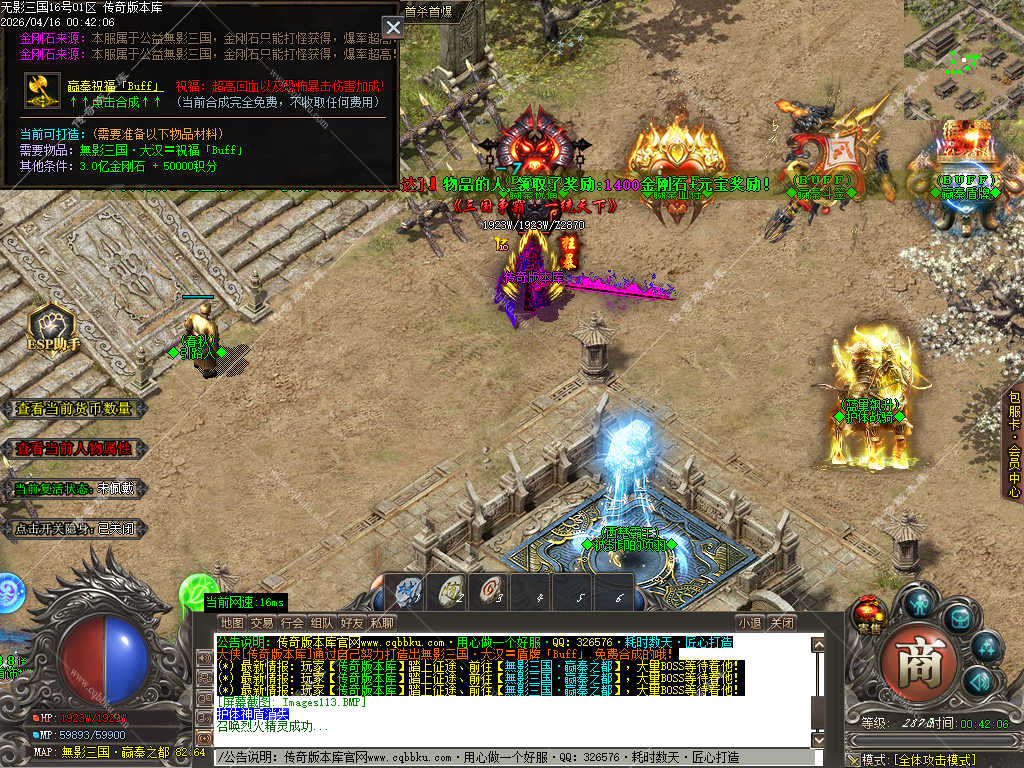Open the 组队 team button

coord(322,623)
